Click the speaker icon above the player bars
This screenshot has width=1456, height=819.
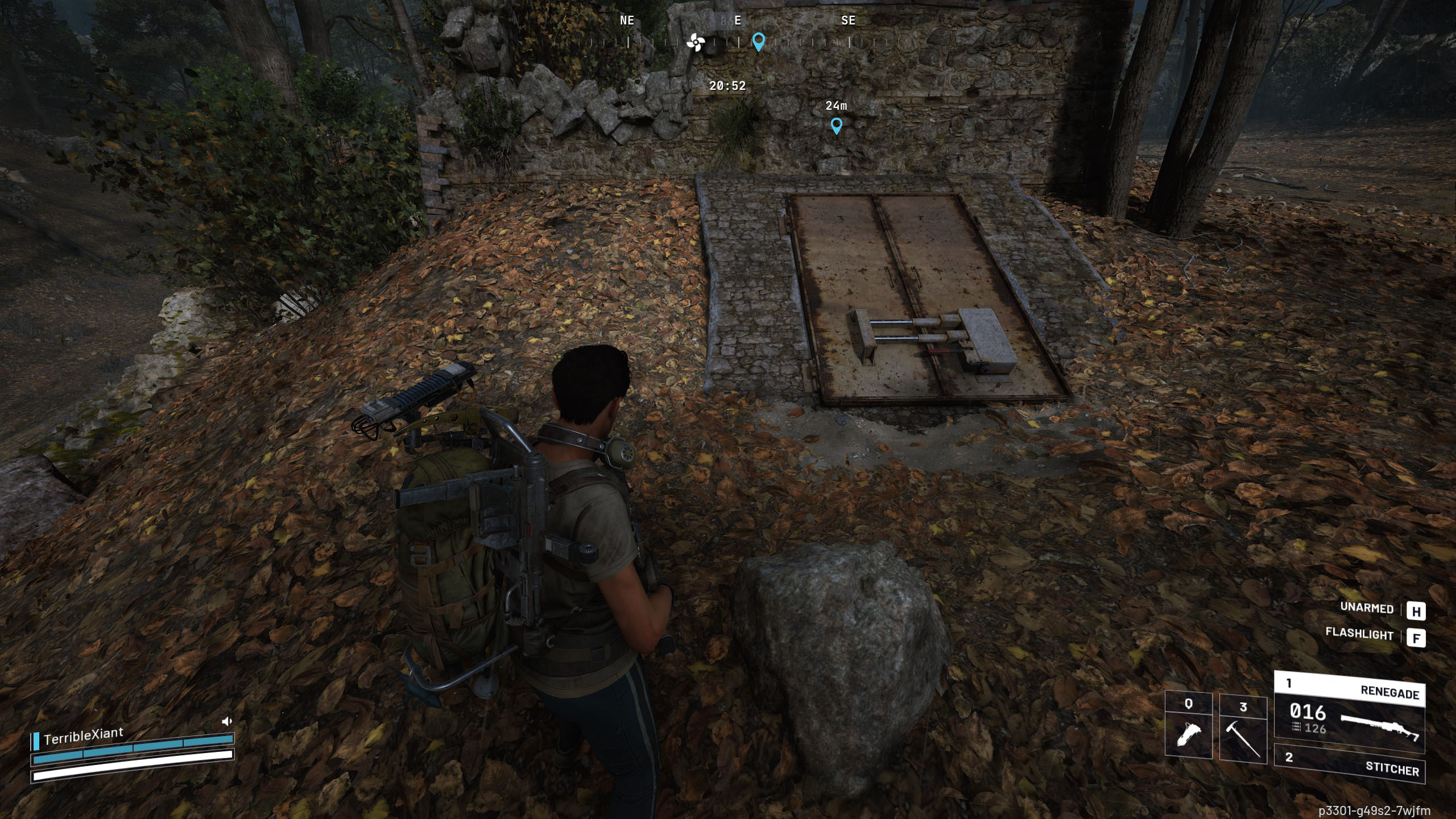[226, 722]
